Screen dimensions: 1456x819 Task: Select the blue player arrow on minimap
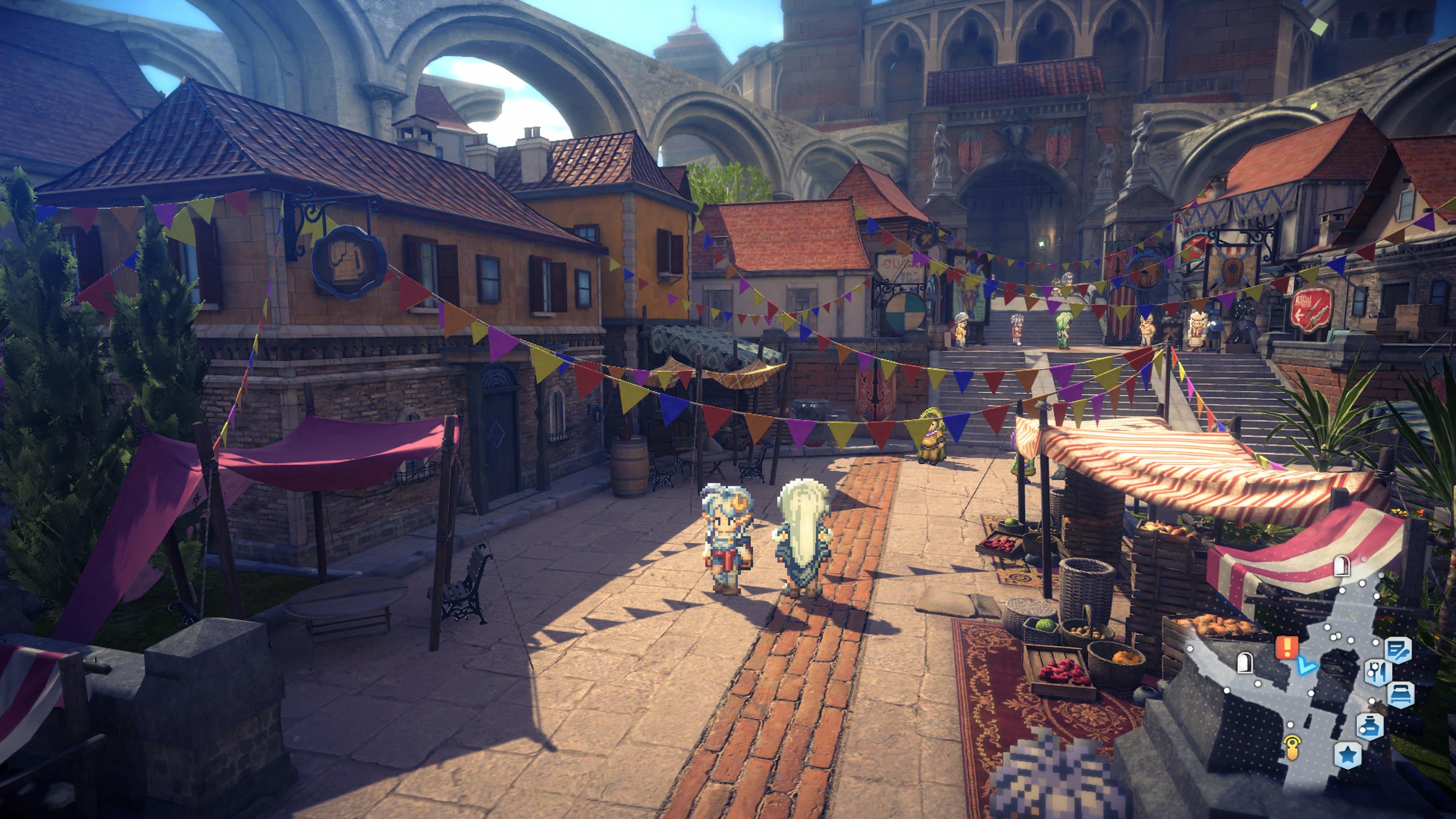point(1306,667)
